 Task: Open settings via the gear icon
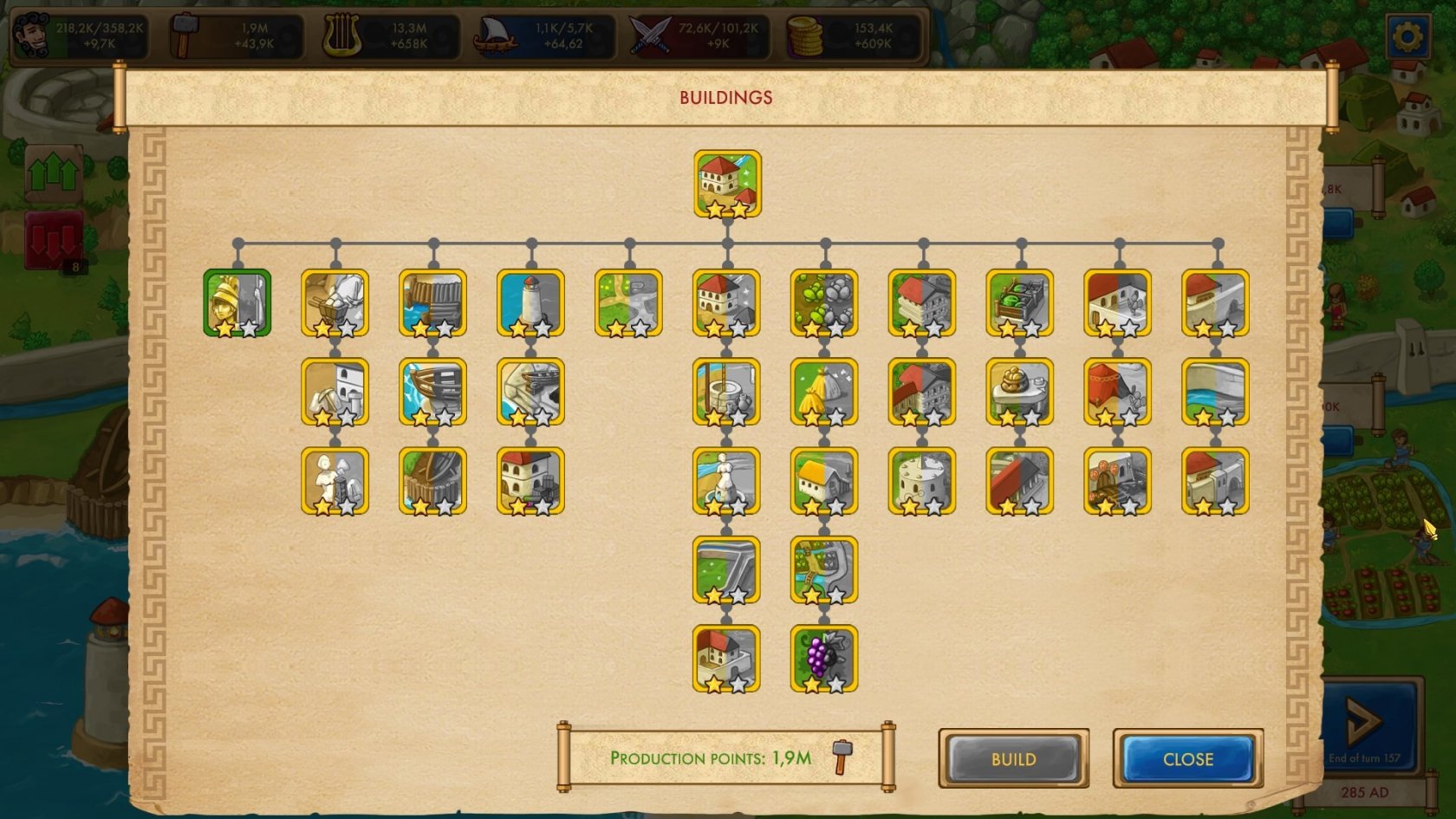point(1407,36)
